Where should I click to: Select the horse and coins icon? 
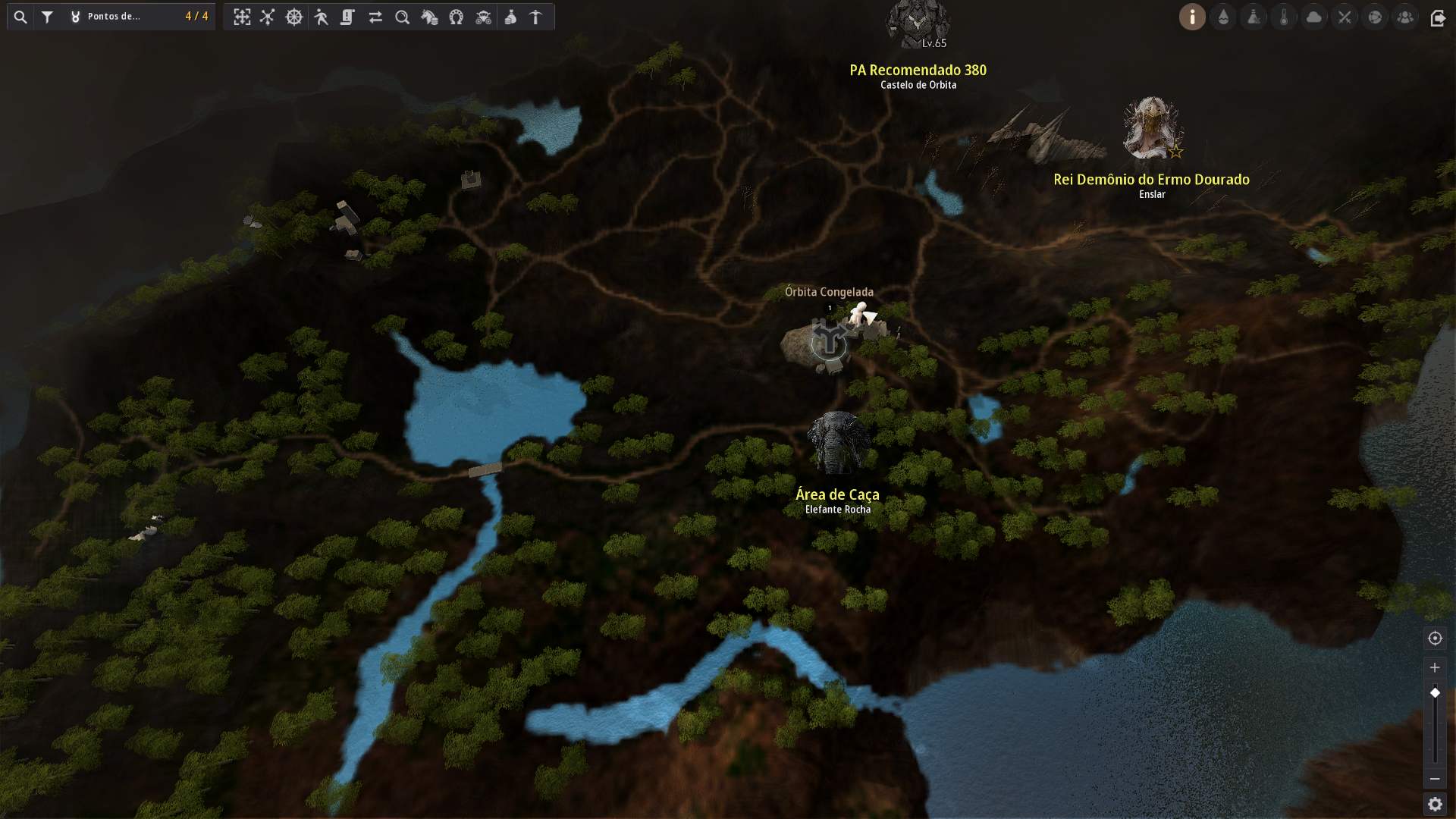(429, 17)
